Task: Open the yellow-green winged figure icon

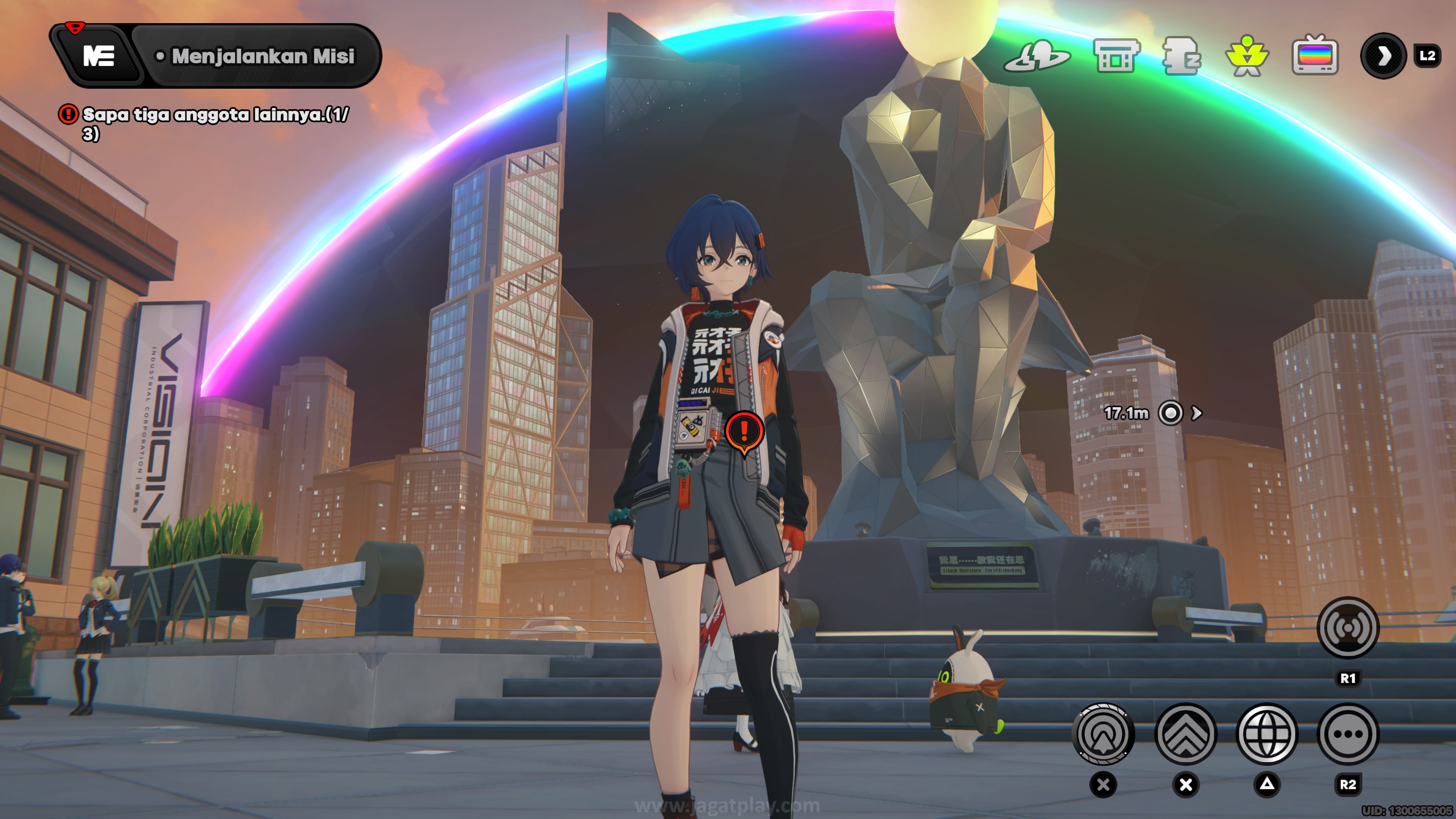Action: pyautogui.click(x=1247, y=56)
